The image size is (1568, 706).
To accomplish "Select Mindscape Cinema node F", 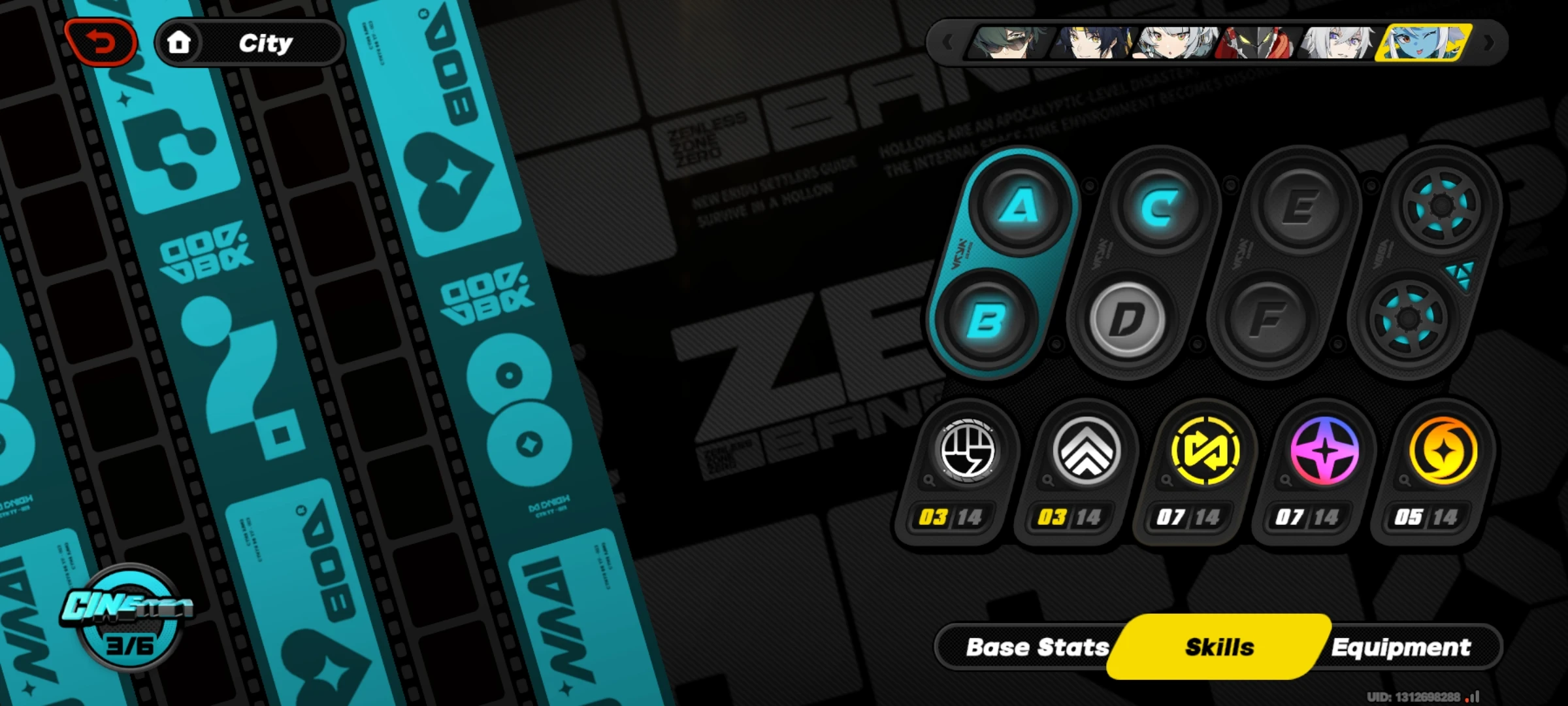I will click(1269, 318).
